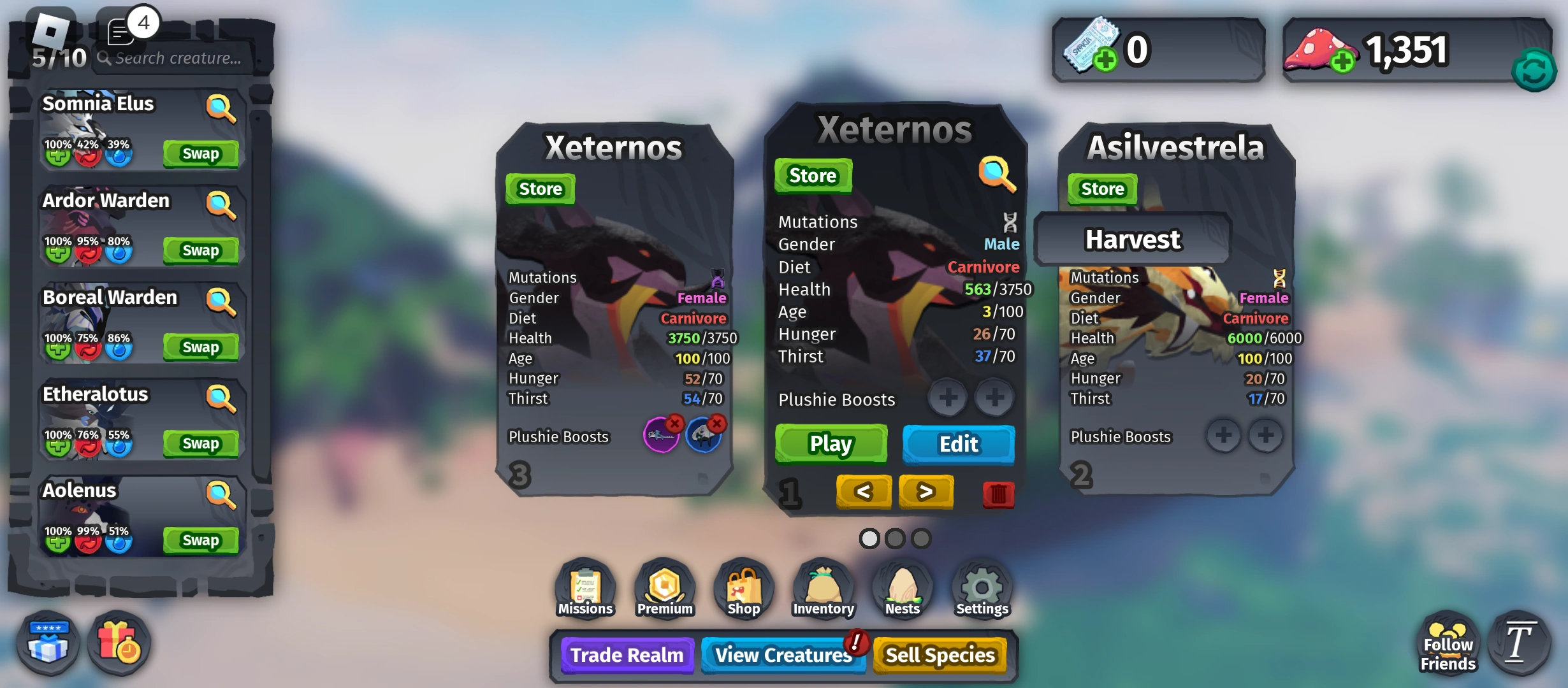Click the red trash icon on the Xeternos card

tap(998, 494)
